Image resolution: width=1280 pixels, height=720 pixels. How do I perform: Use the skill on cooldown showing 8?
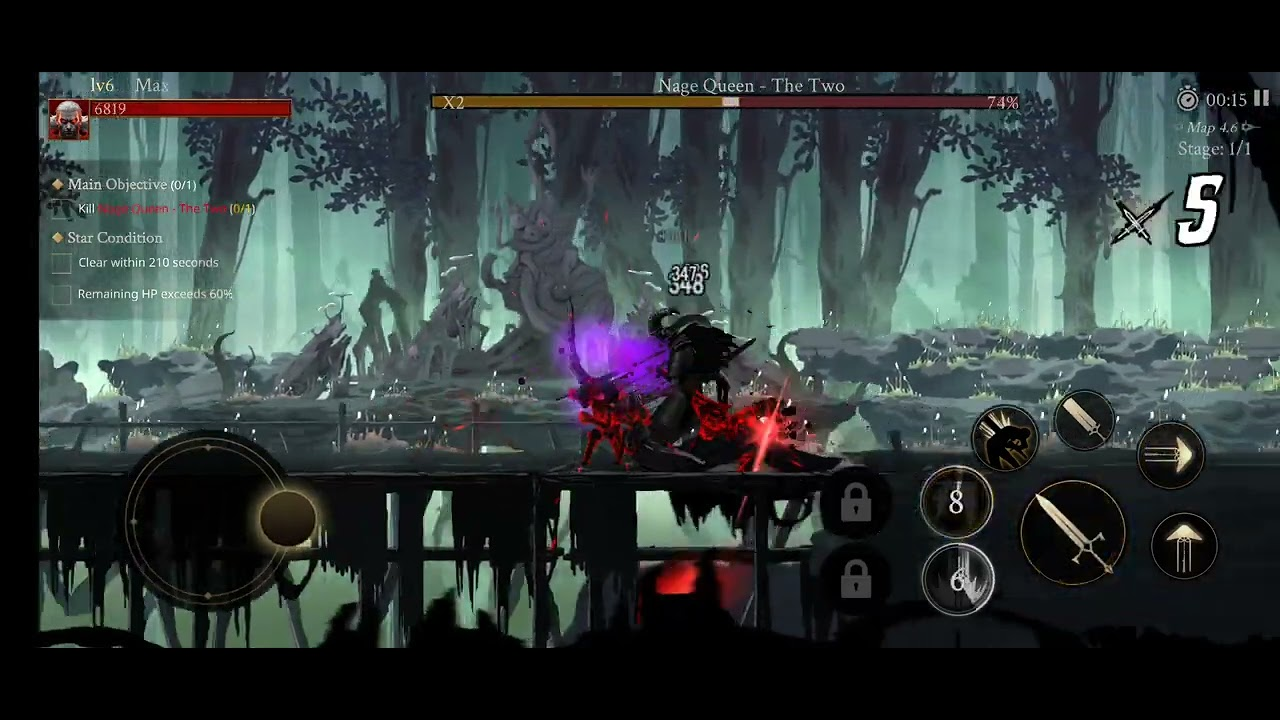coord(955,503)
